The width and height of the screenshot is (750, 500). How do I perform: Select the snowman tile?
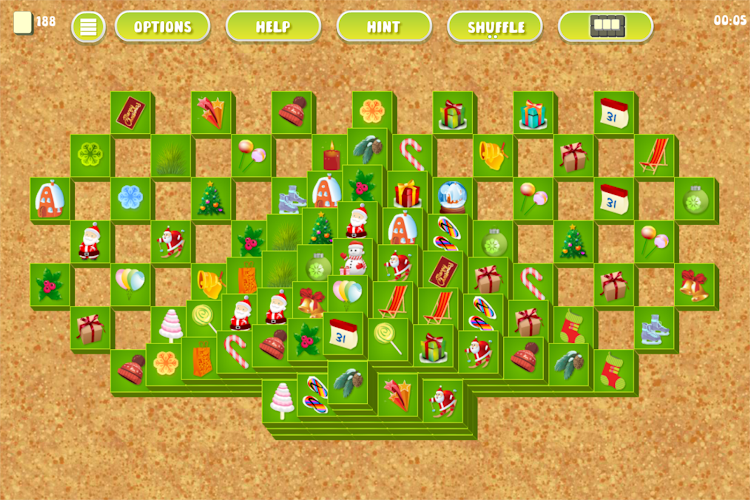tap(353, 260)
